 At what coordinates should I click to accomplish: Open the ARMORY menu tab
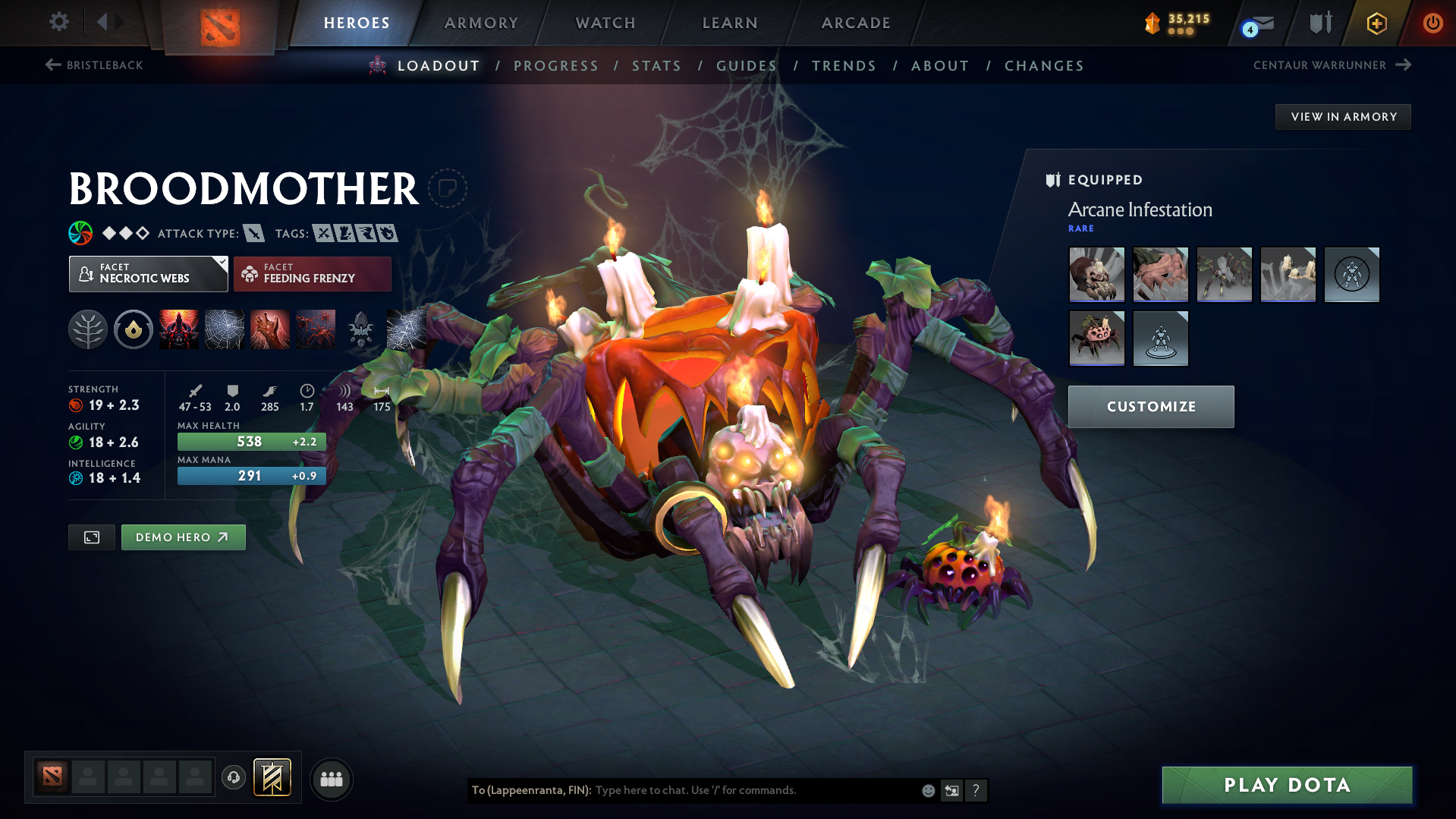click(x=481, y=23)
